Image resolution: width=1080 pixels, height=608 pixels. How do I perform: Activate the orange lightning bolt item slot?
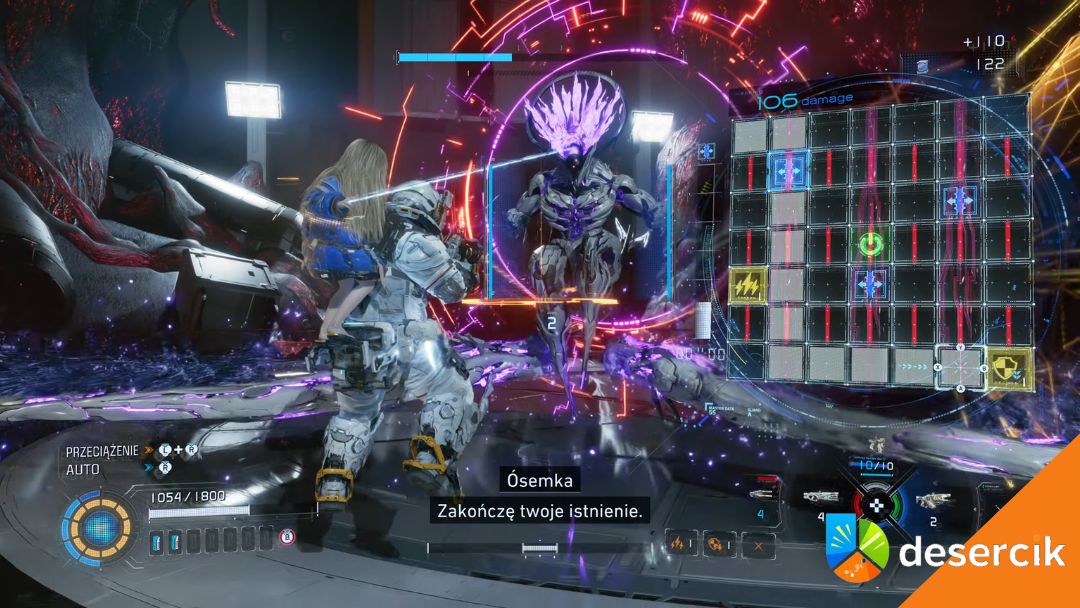coord(681,544)
